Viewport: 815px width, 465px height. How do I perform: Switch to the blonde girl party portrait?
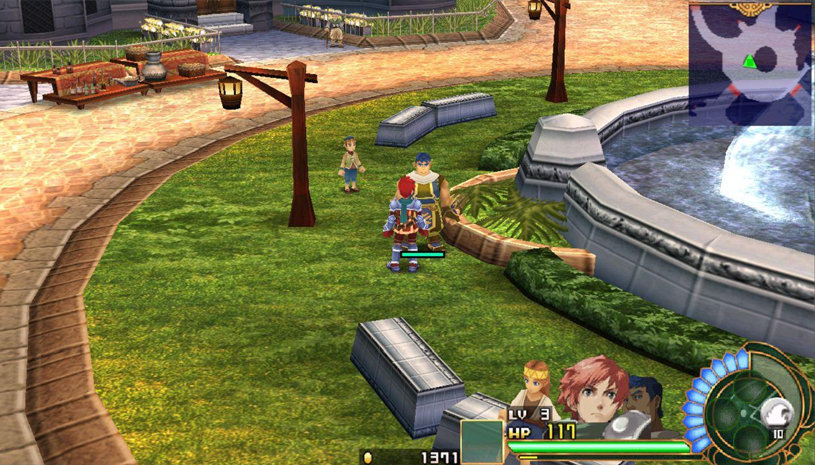click(534, 383)
